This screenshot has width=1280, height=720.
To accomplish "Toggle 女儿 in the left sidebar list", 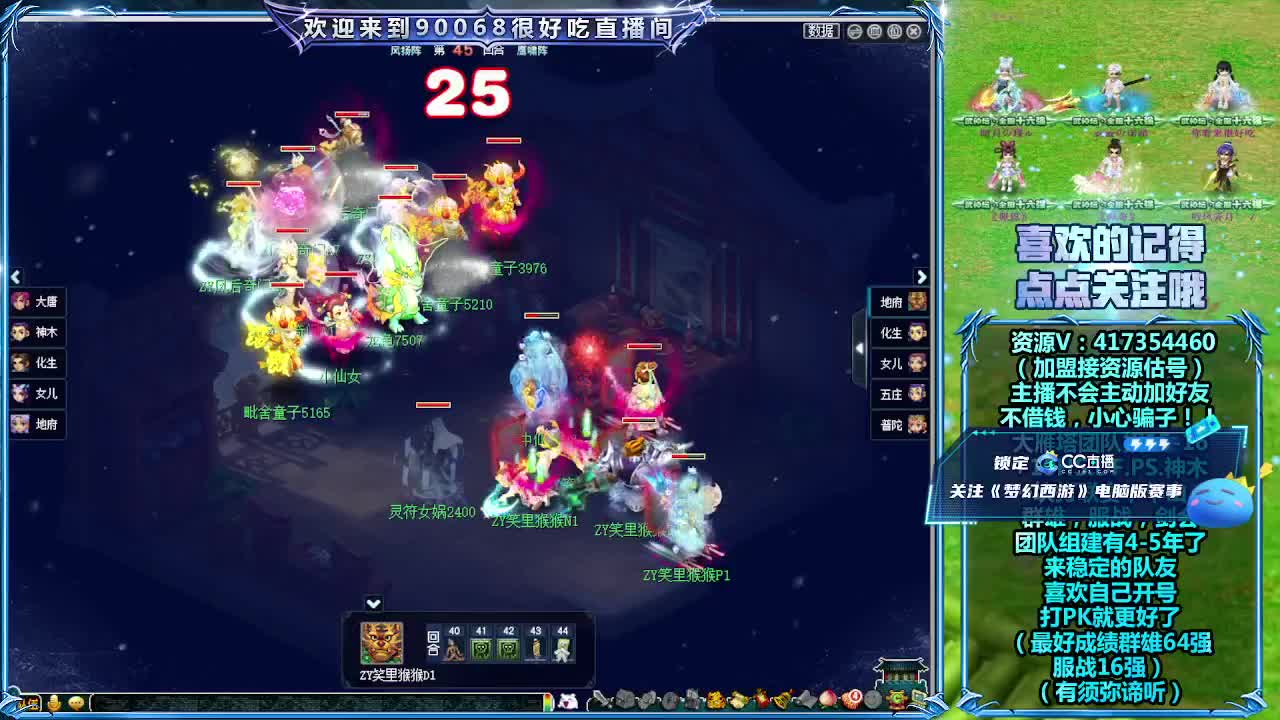I will coord(36,393).
